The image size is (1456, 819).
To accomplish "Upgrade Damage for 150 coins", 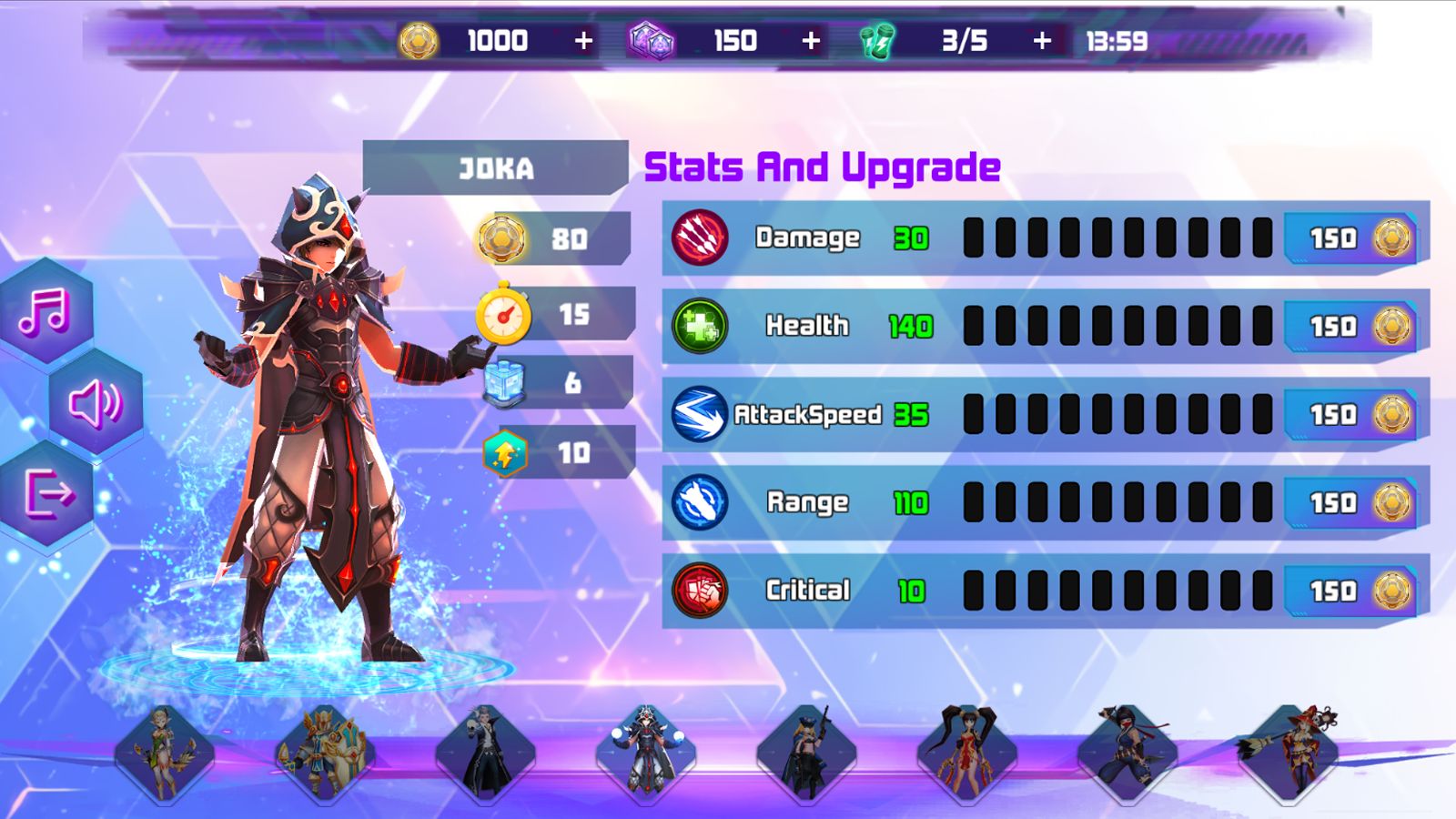I will tap(1352, 238).
